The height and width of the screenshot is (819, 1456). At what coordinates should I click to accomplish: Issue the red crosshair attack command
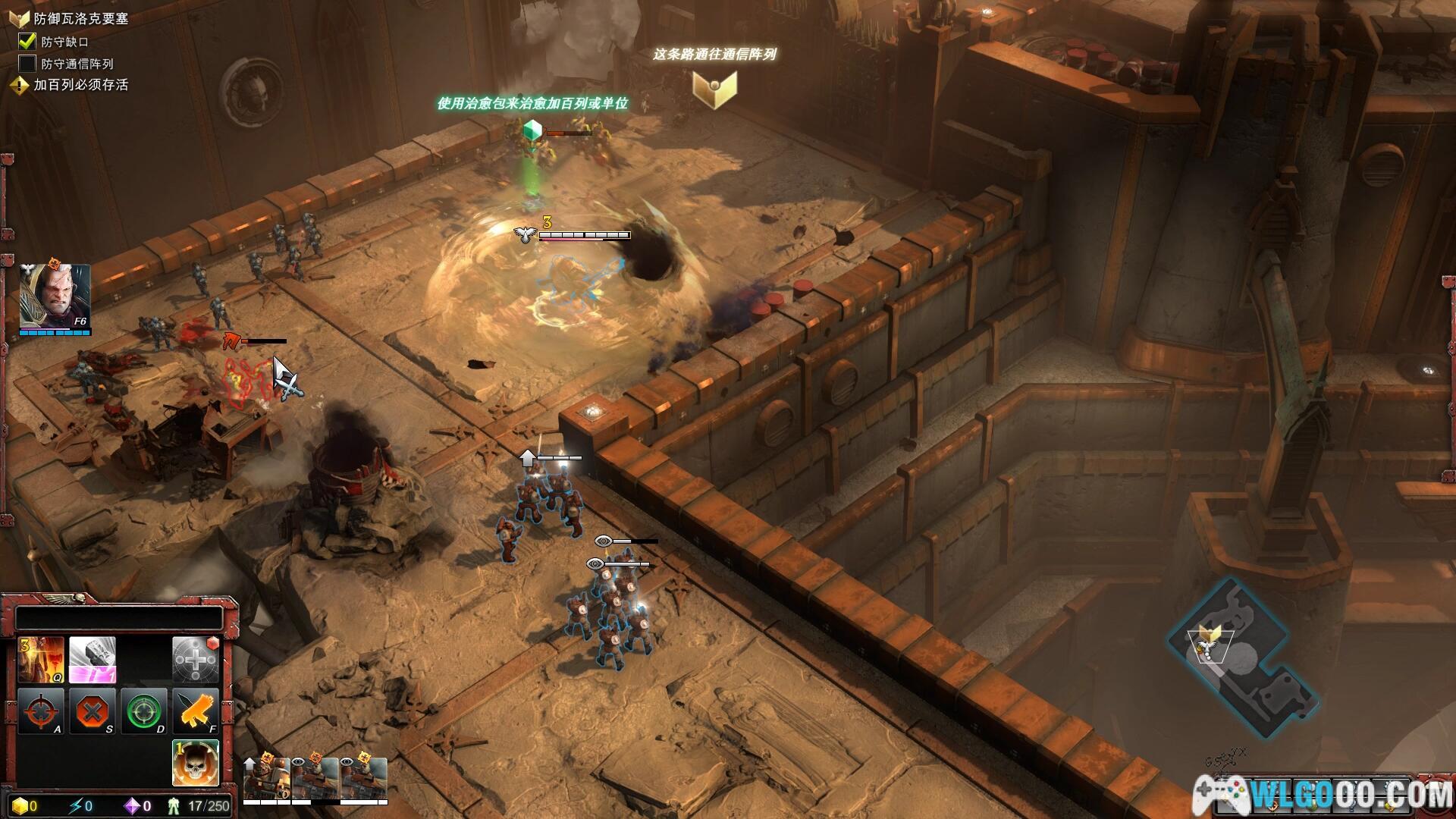point(41,711)
